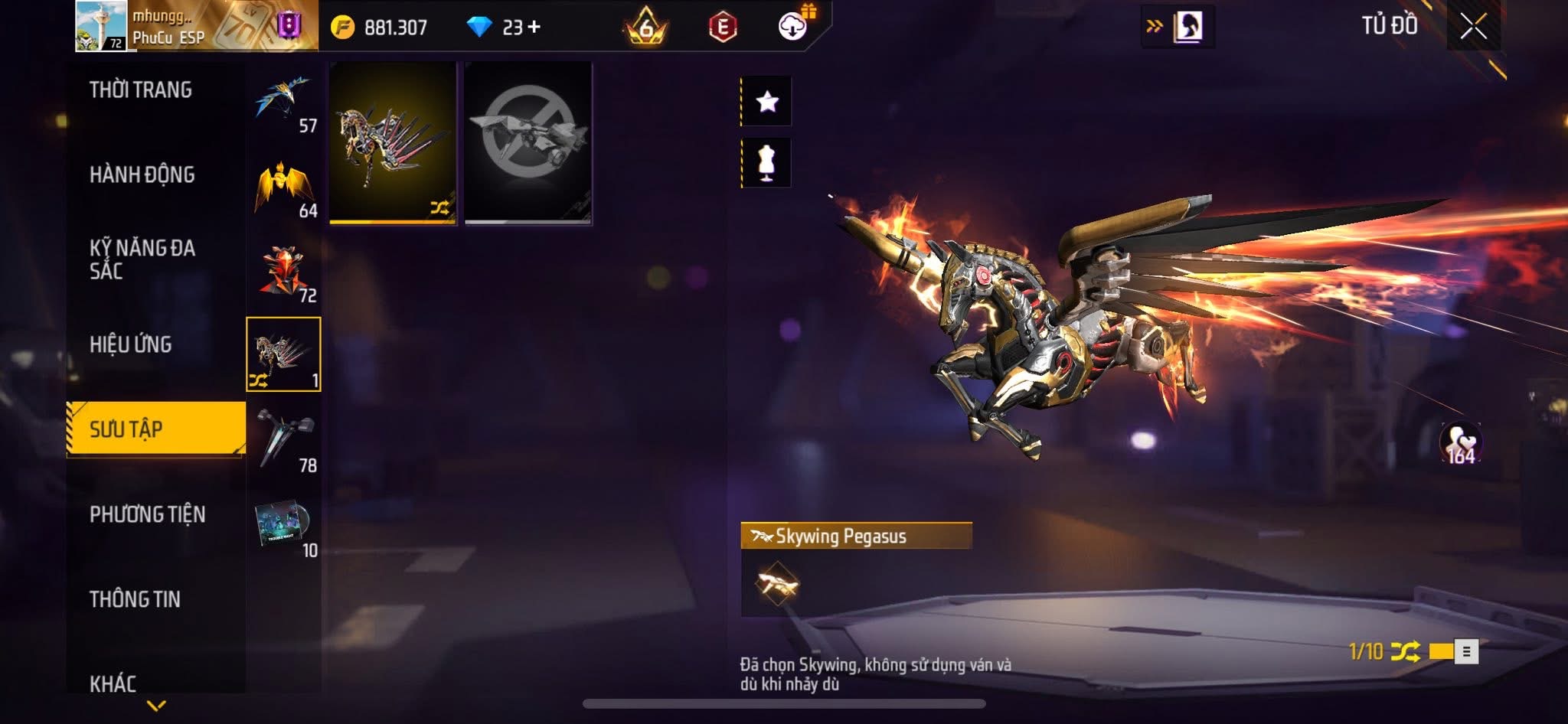Open the blue glider subcategory with 57 items
Screen dimensions: 1568x724
284,103
